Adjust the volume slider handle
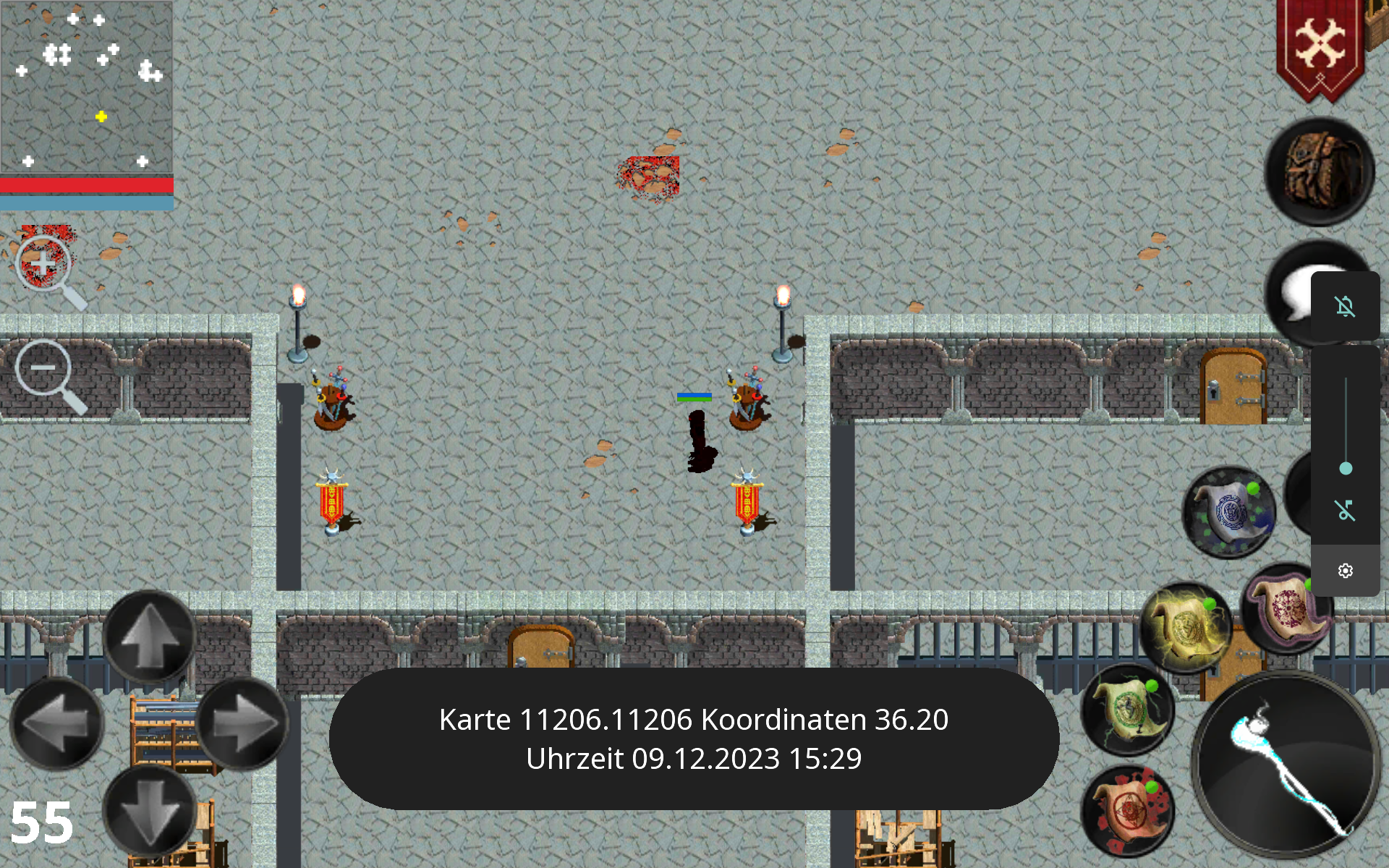The height and width of the screenshot is (868, 1389). coord(1347,469)
